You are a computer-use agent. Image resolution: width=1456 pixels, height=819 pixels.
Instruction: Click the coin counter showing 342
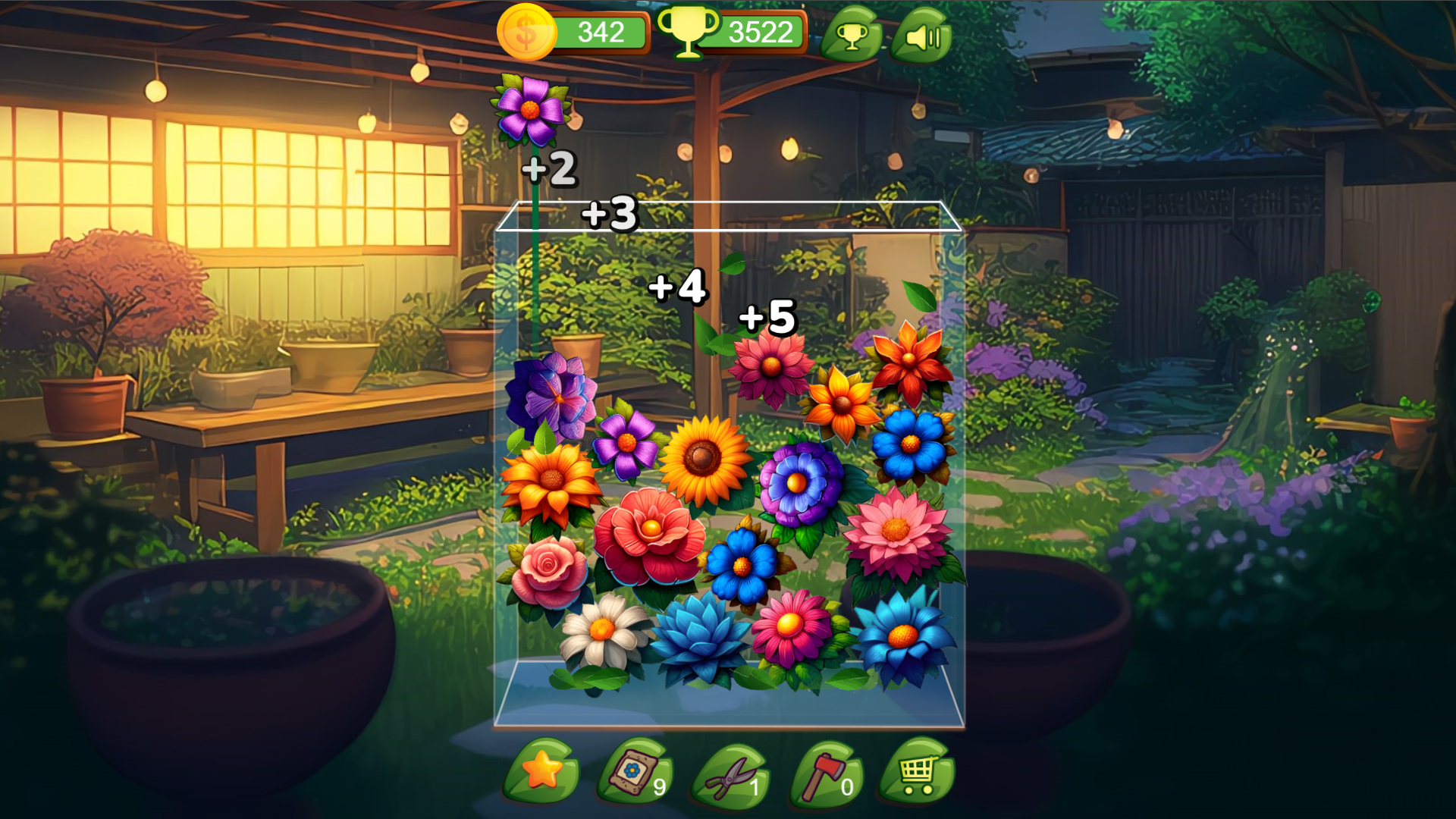[595, 32]
